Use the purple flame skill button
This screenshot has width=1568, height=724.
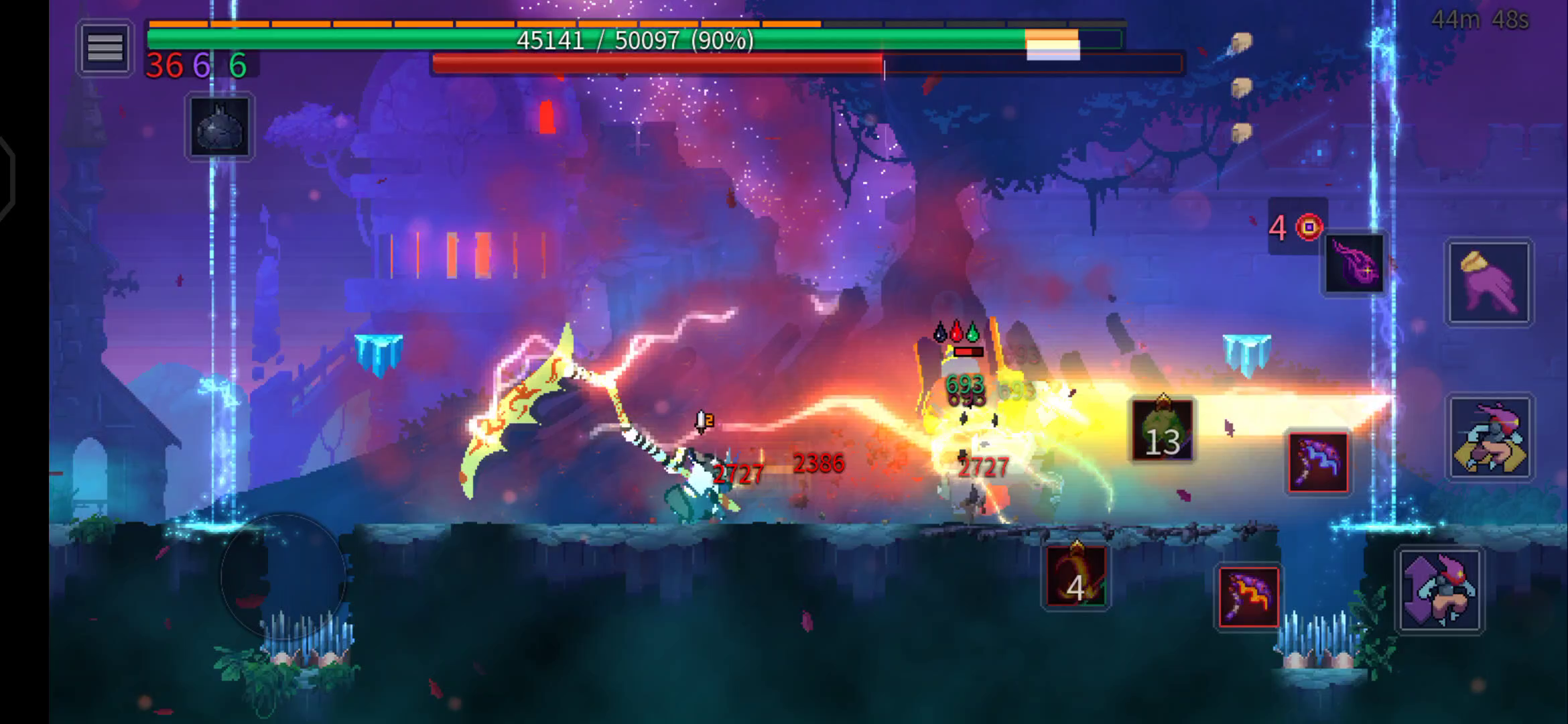tap(1354, 263)
